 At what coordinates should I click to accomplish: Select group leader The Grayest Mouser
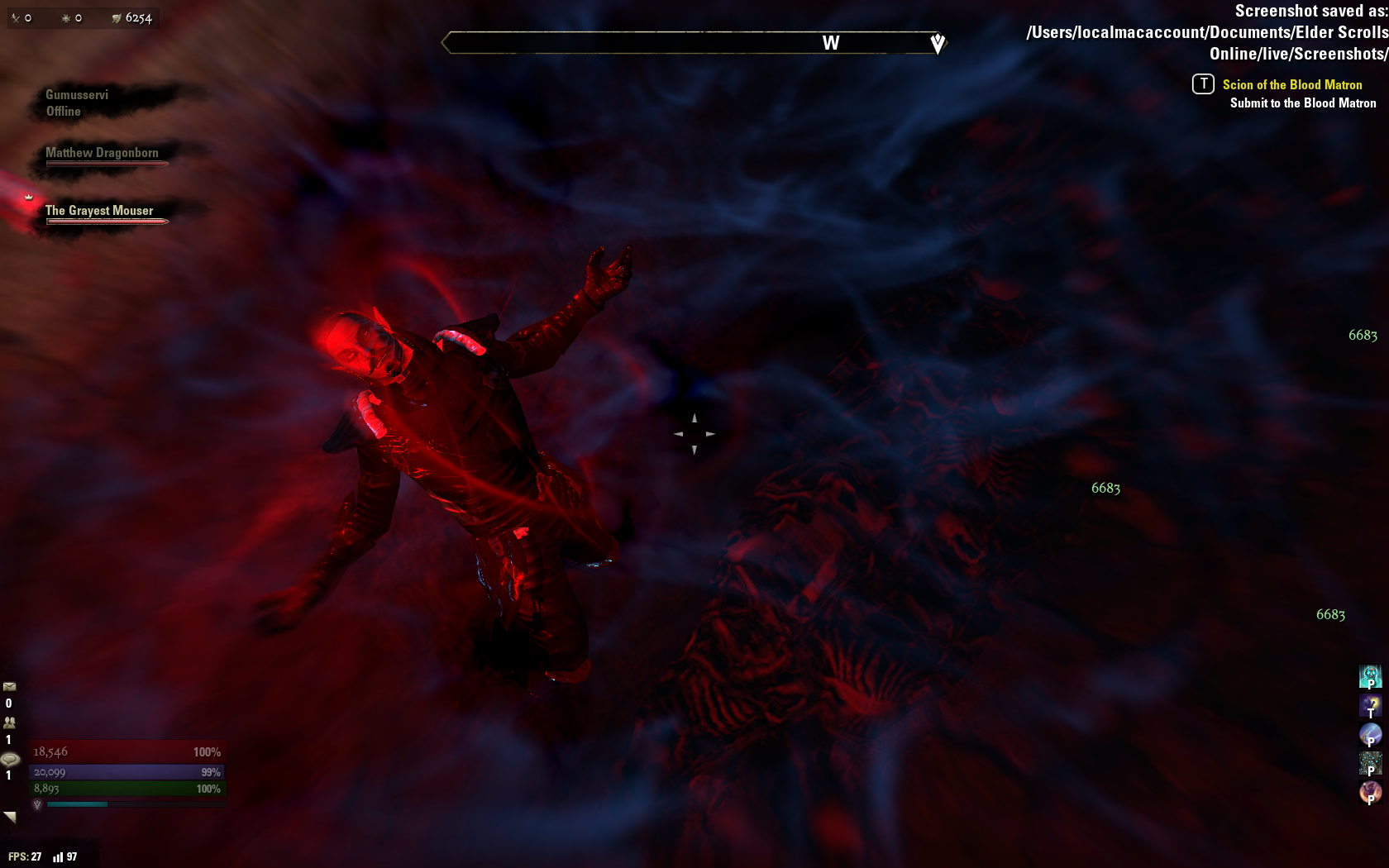click(x=99, y=211)
